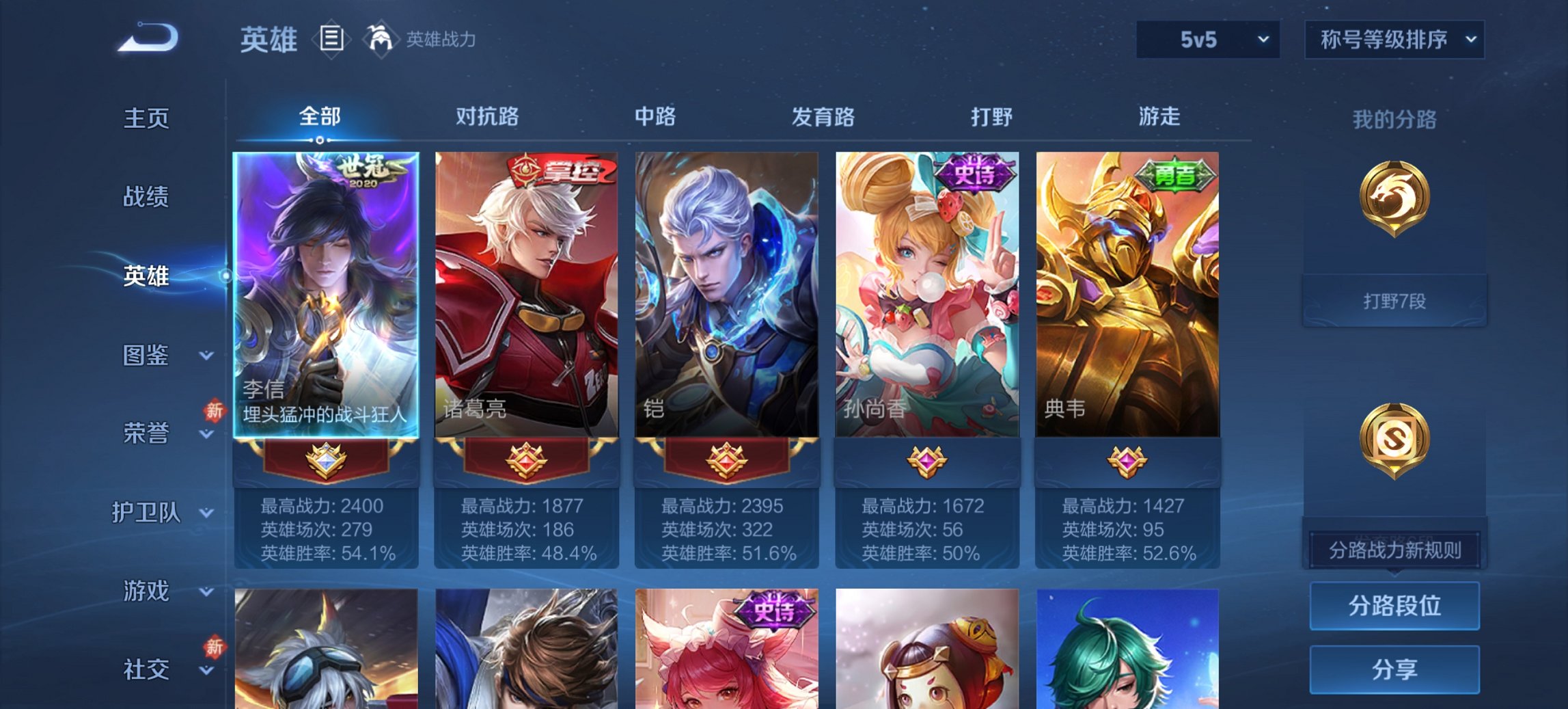This screenshot has height=709, width=1568.
Task: Click the game logo in top left corner
Action: tap(147, 38)
